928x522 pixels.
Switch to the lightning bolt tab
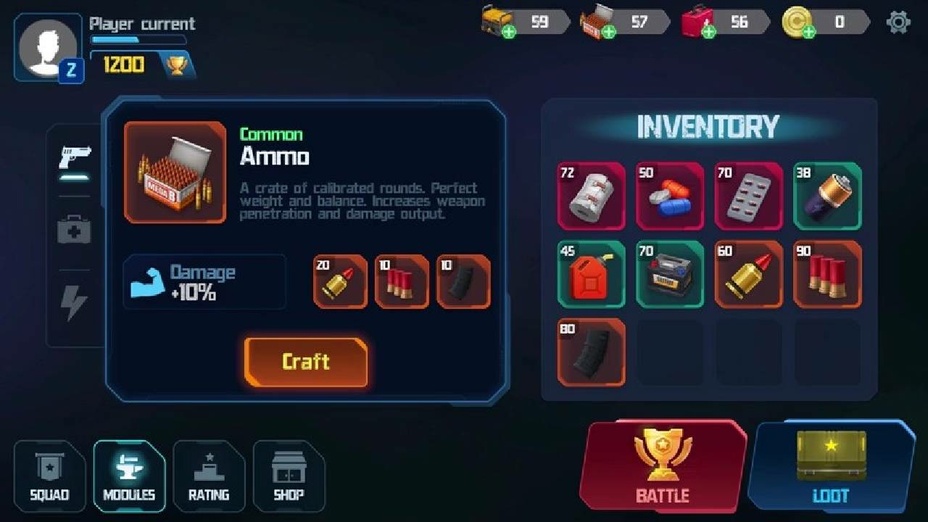tap(75, 302)
